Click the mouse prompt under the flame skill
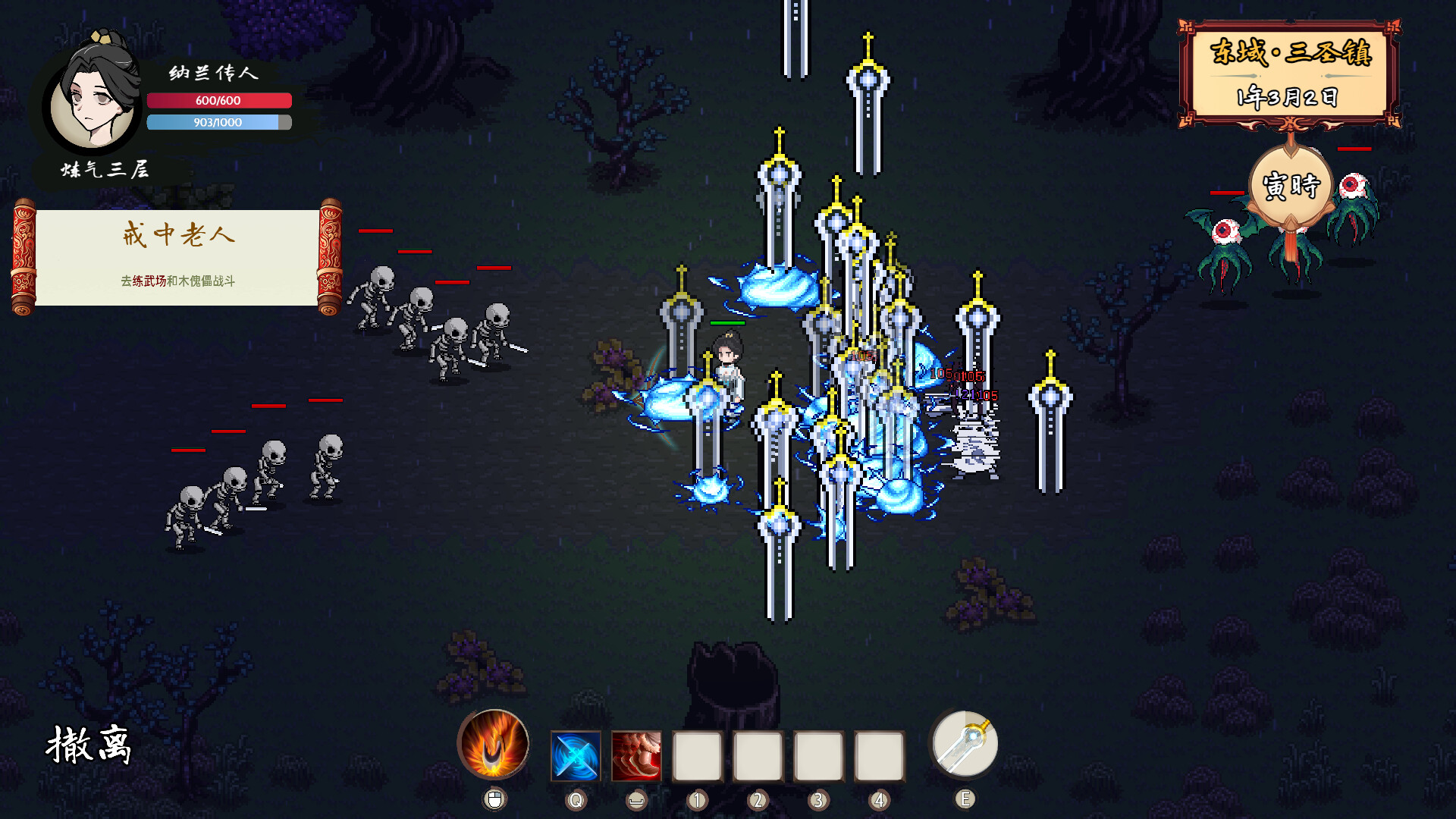Image resolution: width=1456 pixels, height=819 pixels. pos(494,798)
